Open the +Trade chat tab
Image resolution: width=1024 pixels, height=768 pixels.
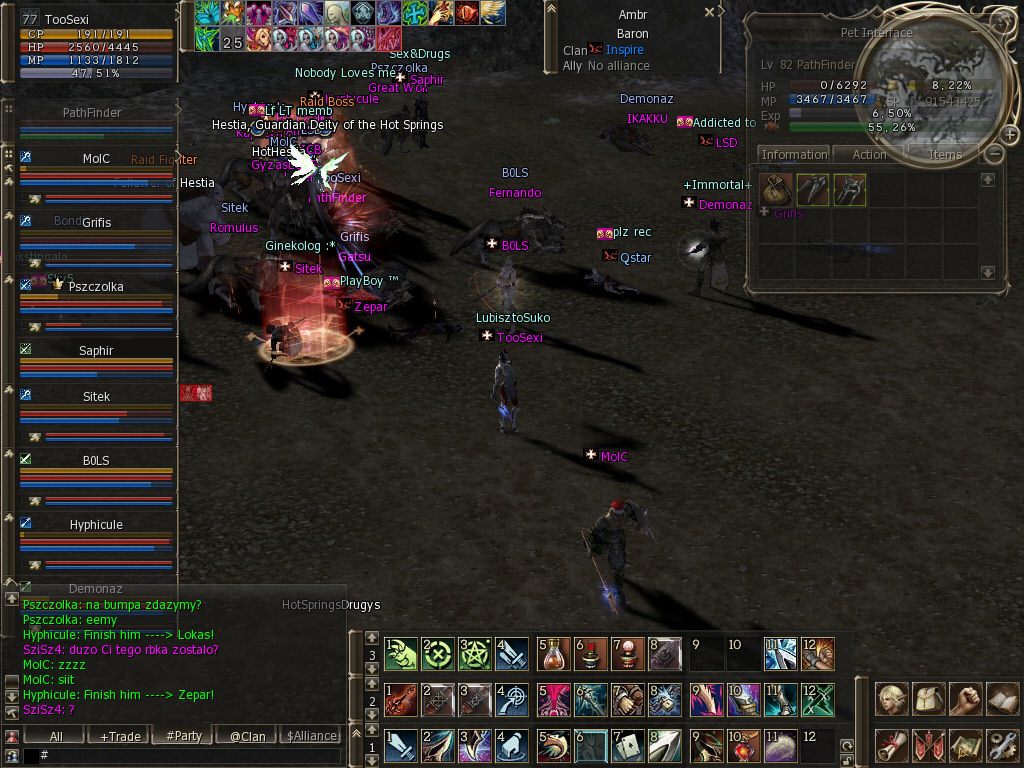(120, 736)
